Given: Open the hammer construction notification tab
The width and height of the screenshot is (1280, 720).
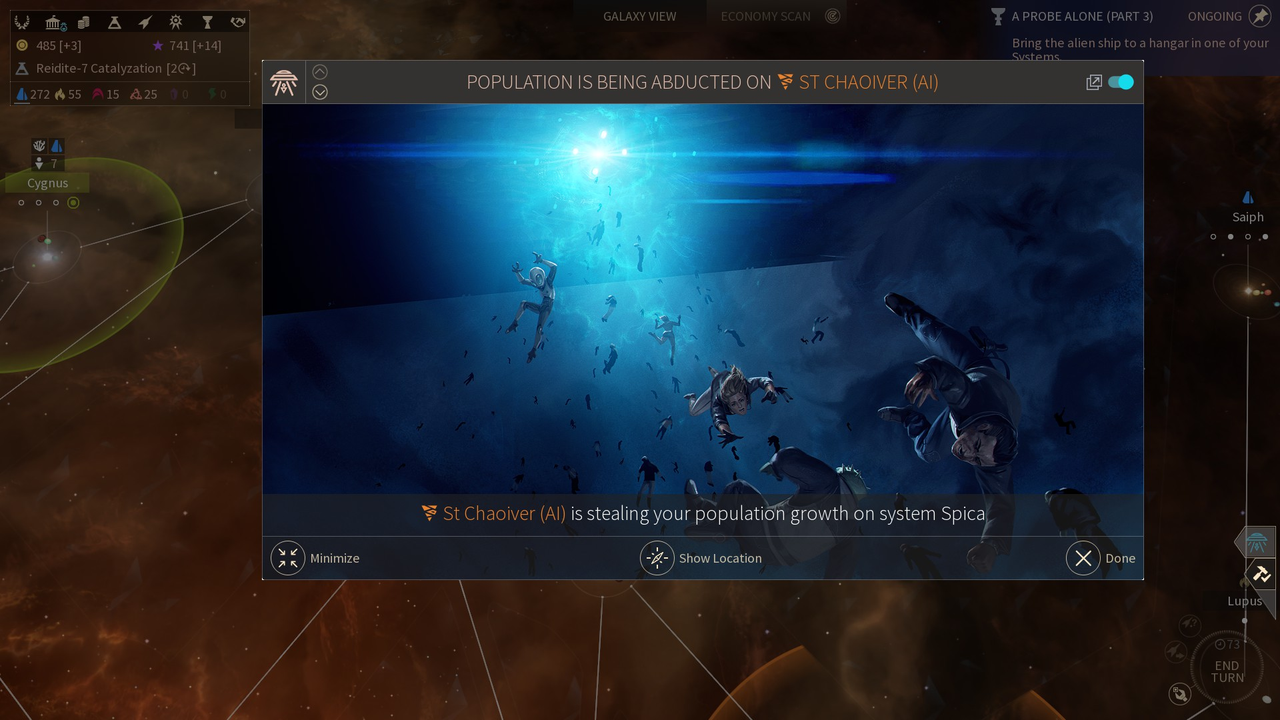Looking at the screenshot, I should [1260, 574].
